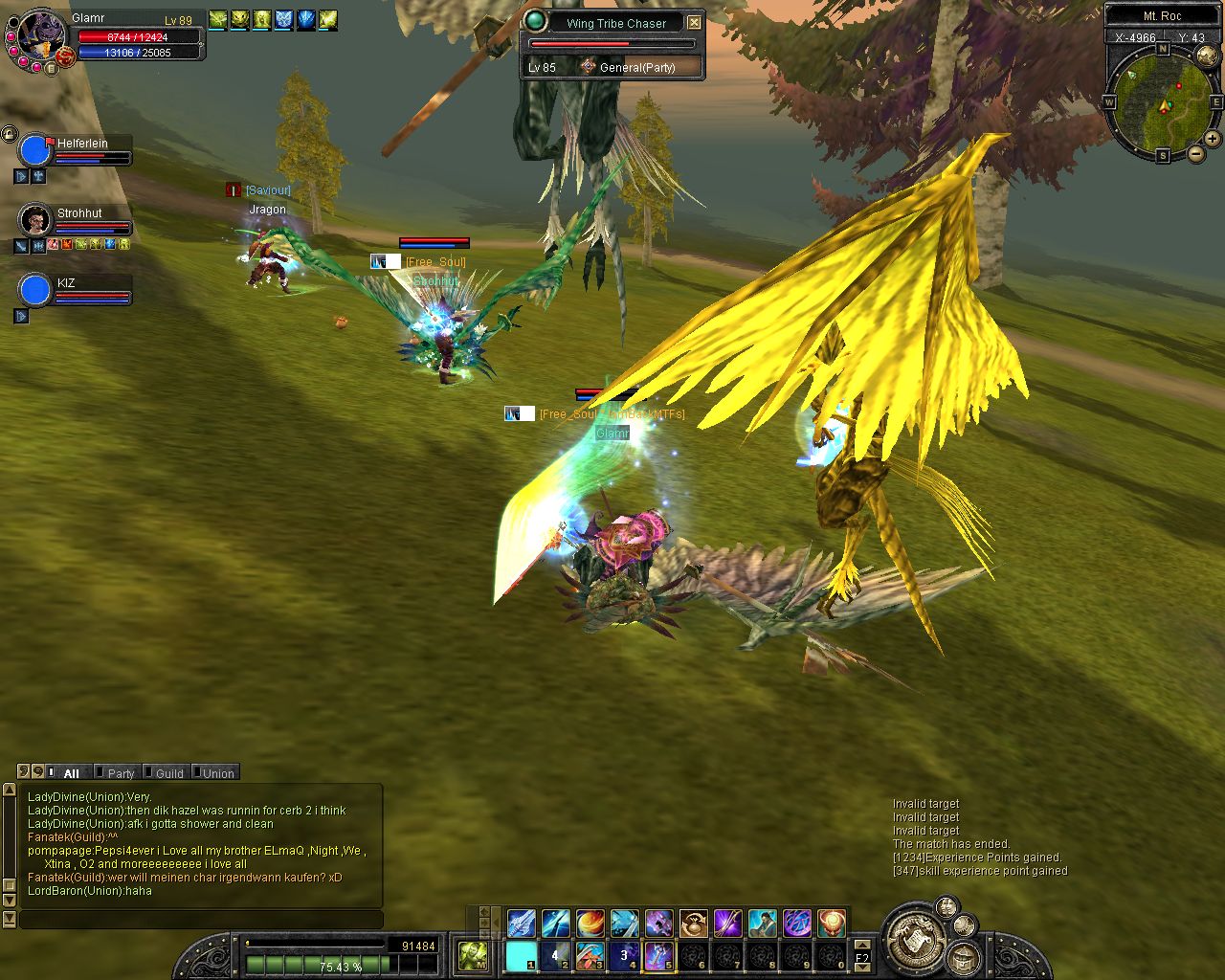Click the green monster icon marked M
1225x980 pixels.
[474, 955]
